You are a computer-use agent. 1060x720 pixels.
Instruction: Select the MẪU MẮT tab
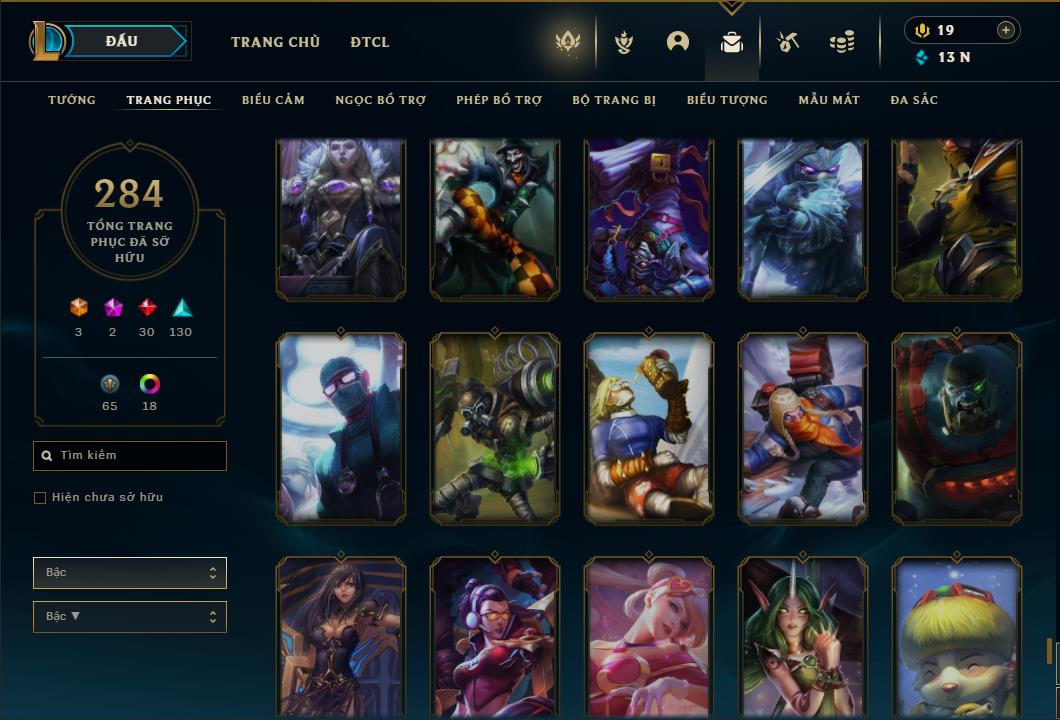[829, 100]
